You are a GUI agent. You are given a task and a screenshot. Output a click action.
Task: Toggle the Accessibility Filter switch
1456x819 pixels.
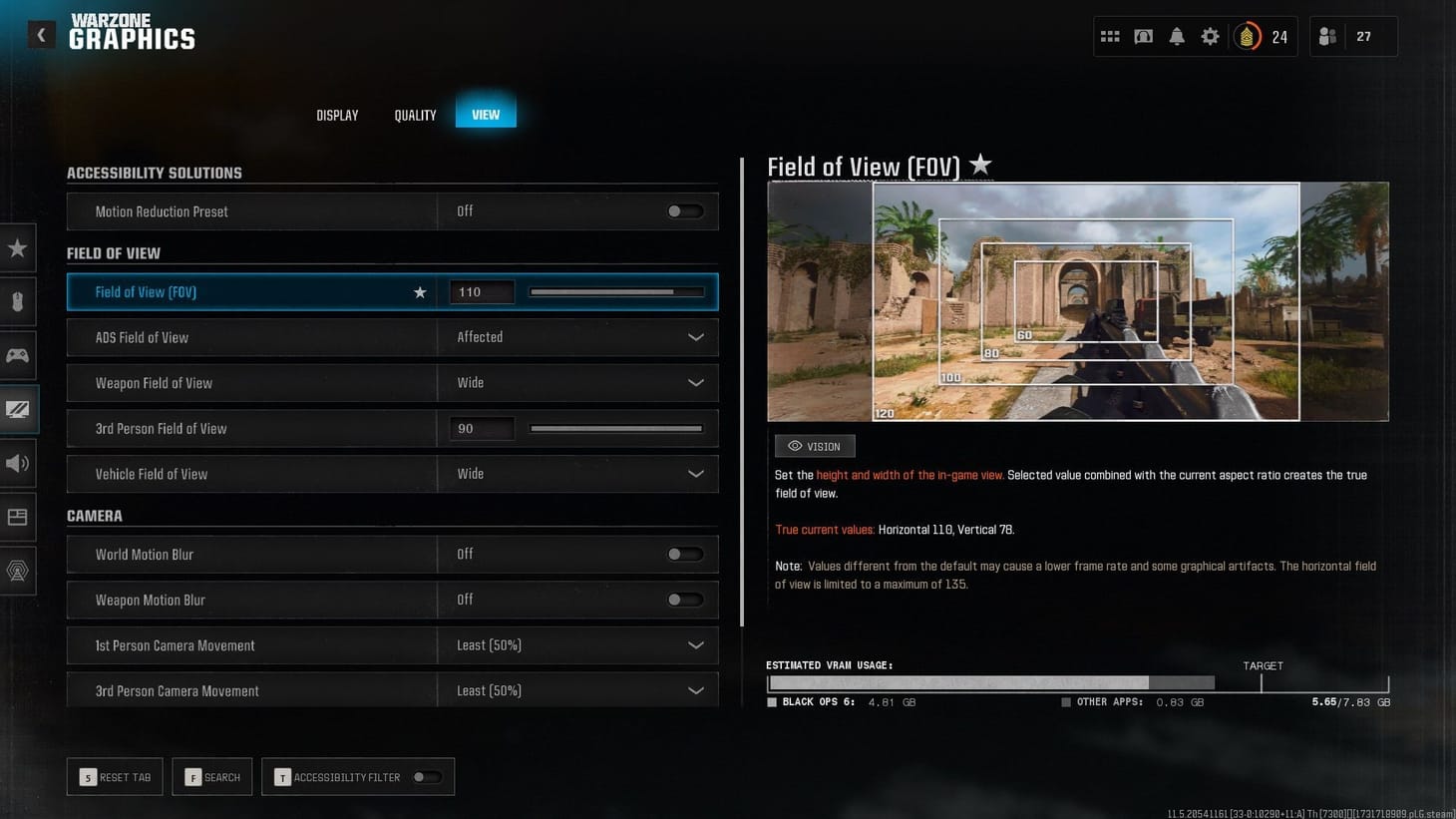pos(429,776)
